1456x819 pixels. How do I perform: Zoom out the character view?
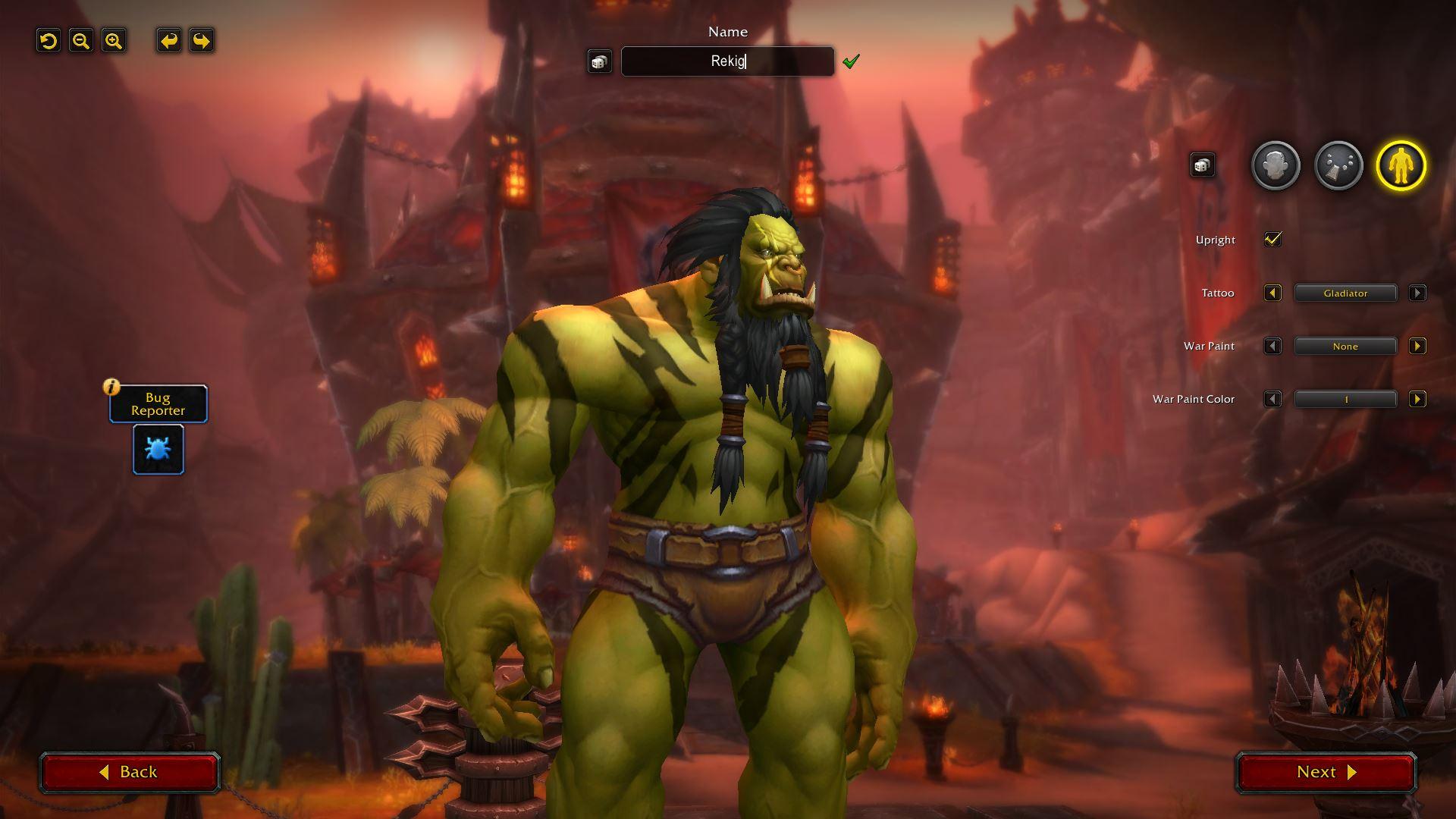(x=81, y=41)
